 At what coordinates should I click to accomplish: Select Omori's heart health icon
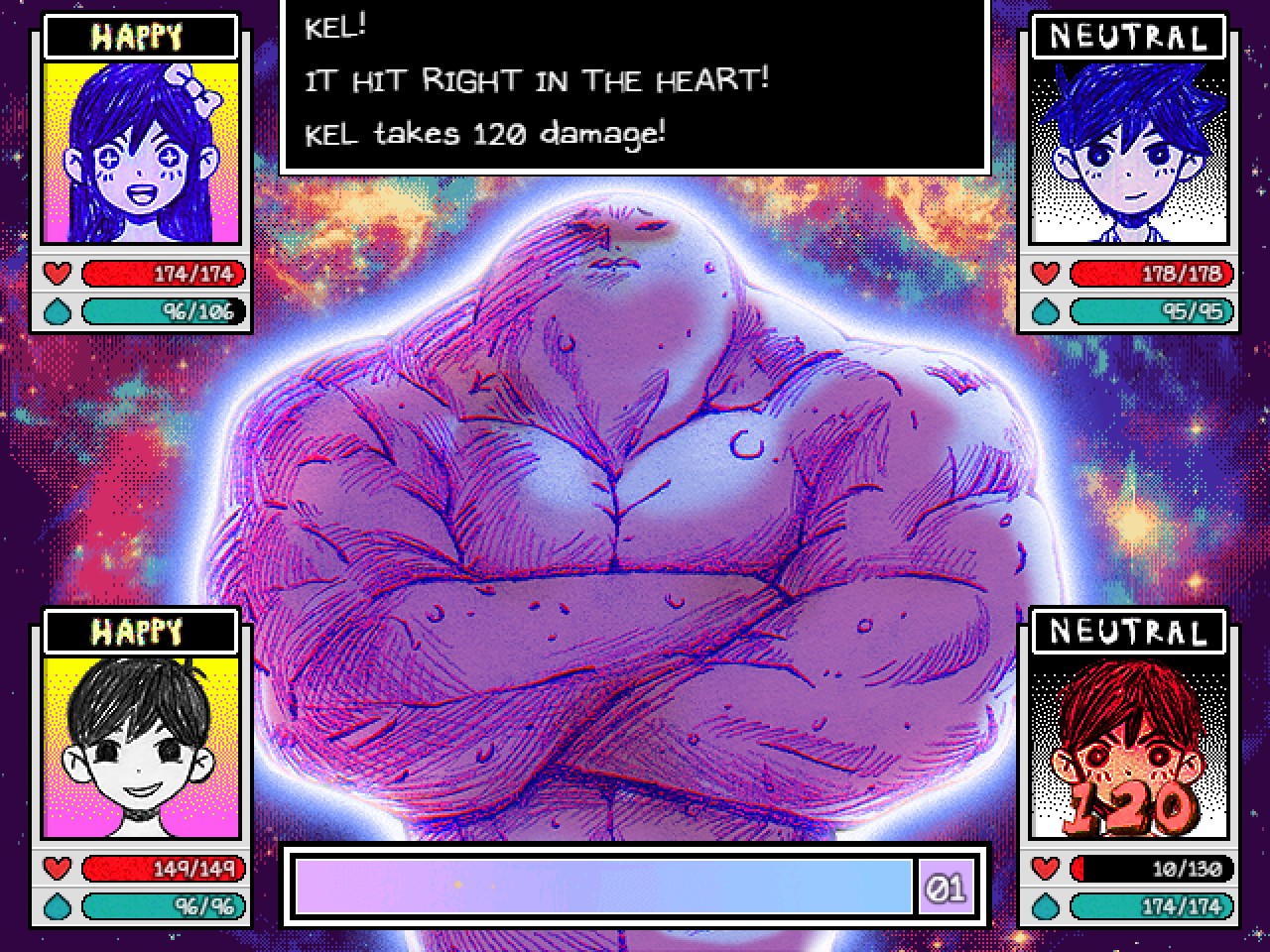pyautogui.click(x=58, y=869)
